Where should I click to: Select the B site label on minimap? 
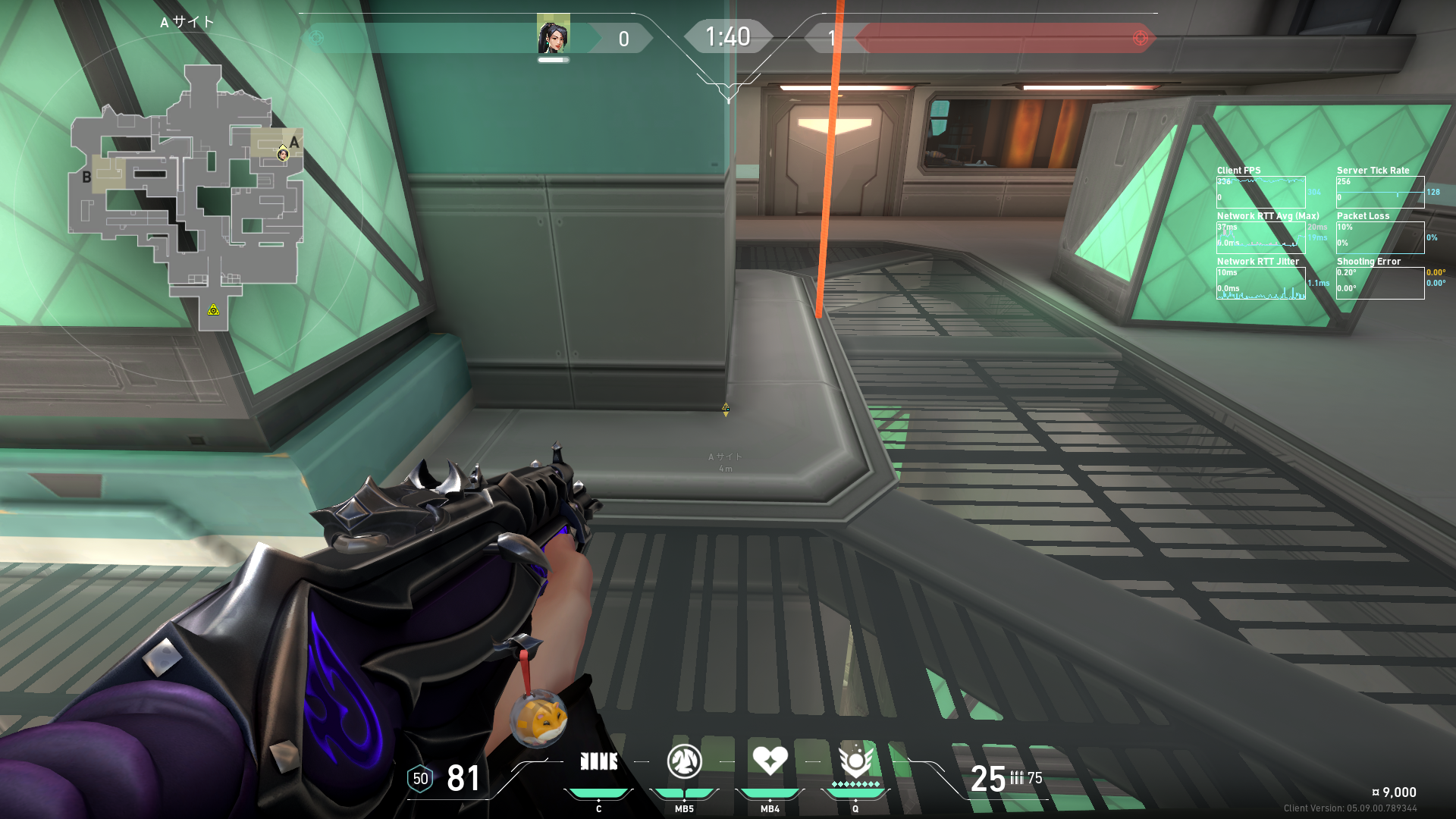[x=86, y=177]
